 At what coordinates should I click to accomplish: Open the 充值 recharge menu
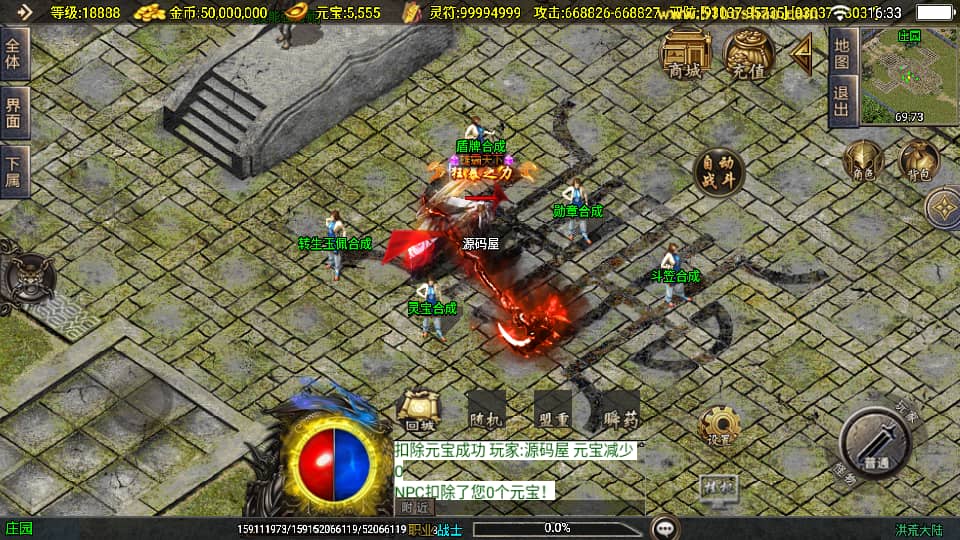click(748, 53)
